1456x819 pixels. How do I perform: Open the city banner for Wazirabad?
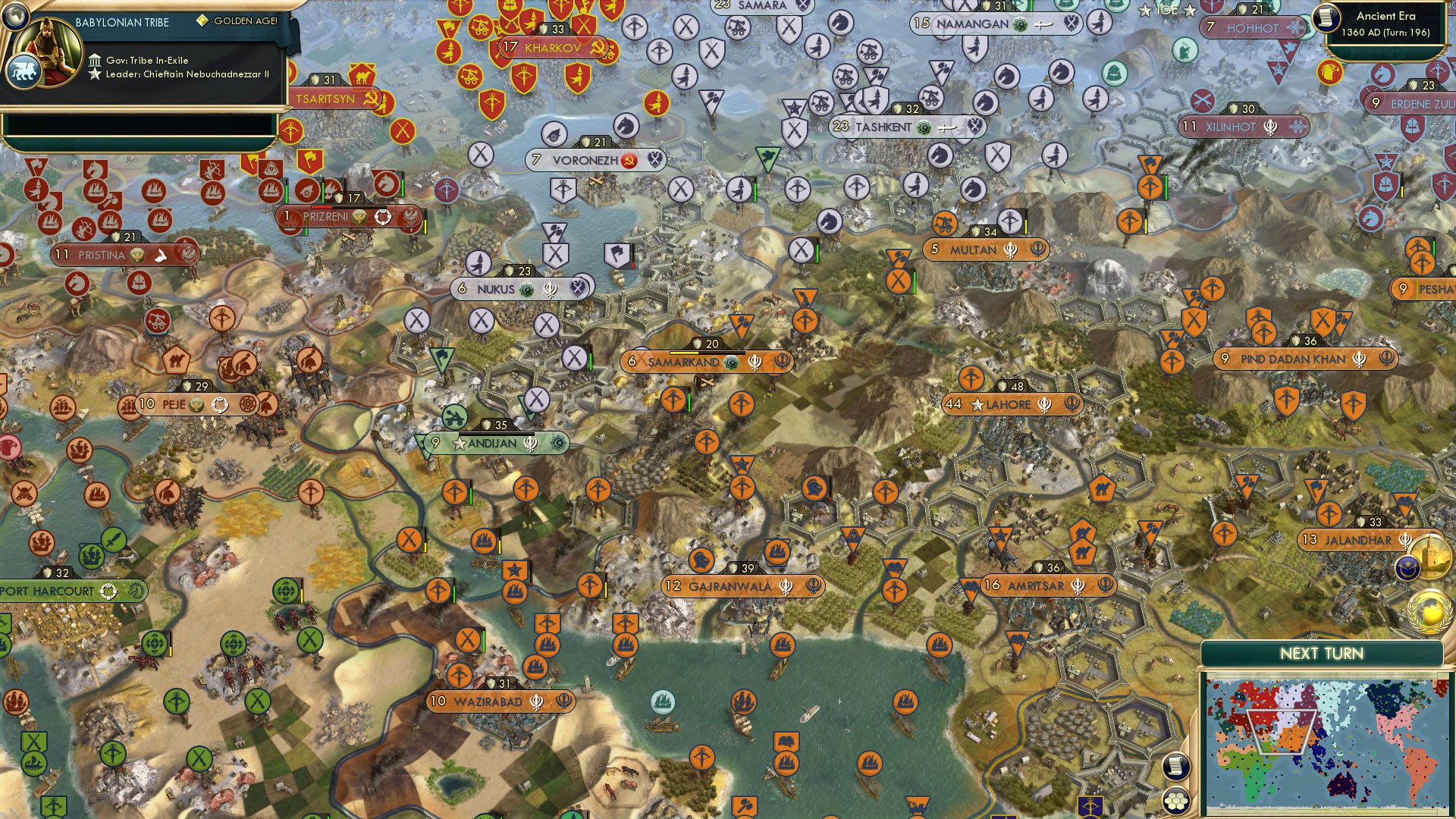(491, 702)
